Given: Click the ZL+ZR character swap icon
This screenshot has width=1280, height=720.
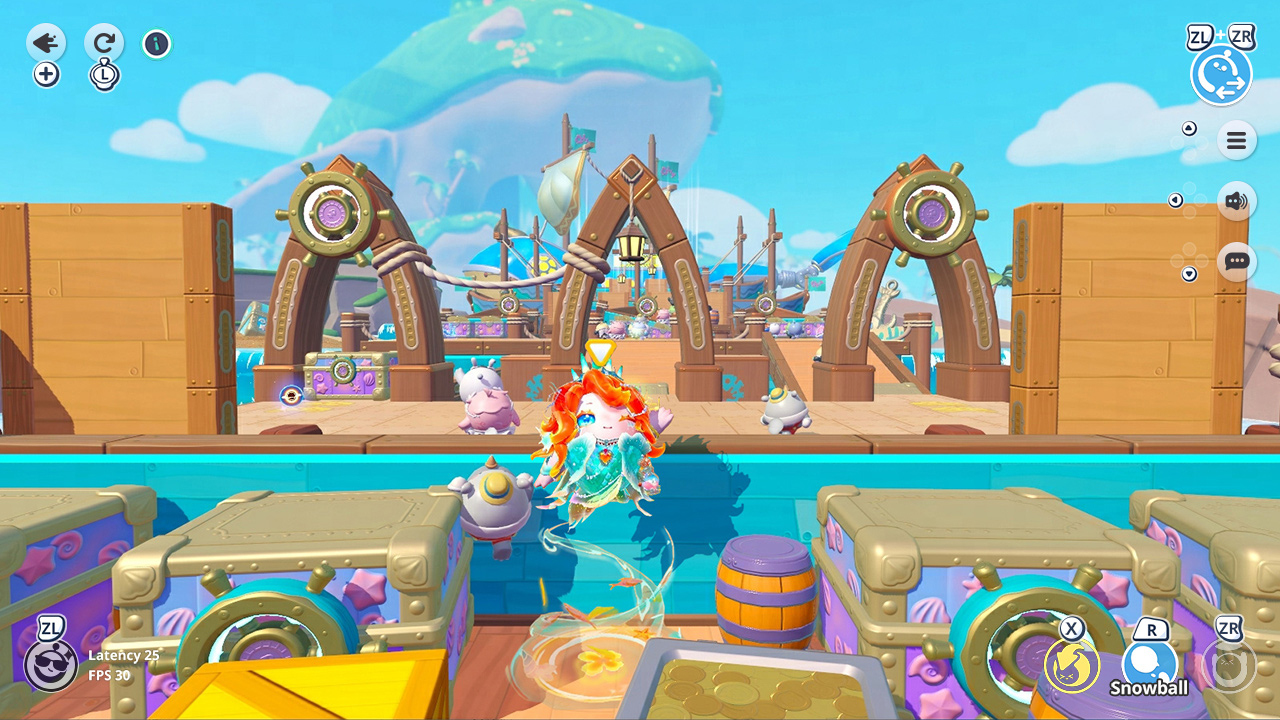Looking at the screenshot, I should [x=1221, y=74].
